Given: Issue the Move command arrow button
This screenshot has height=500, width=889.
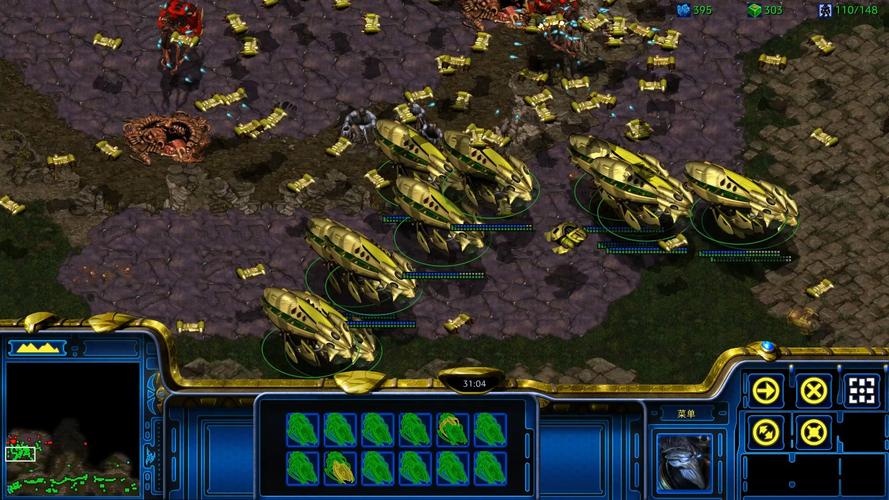Looking at the screenshot, I should [766, 390].
